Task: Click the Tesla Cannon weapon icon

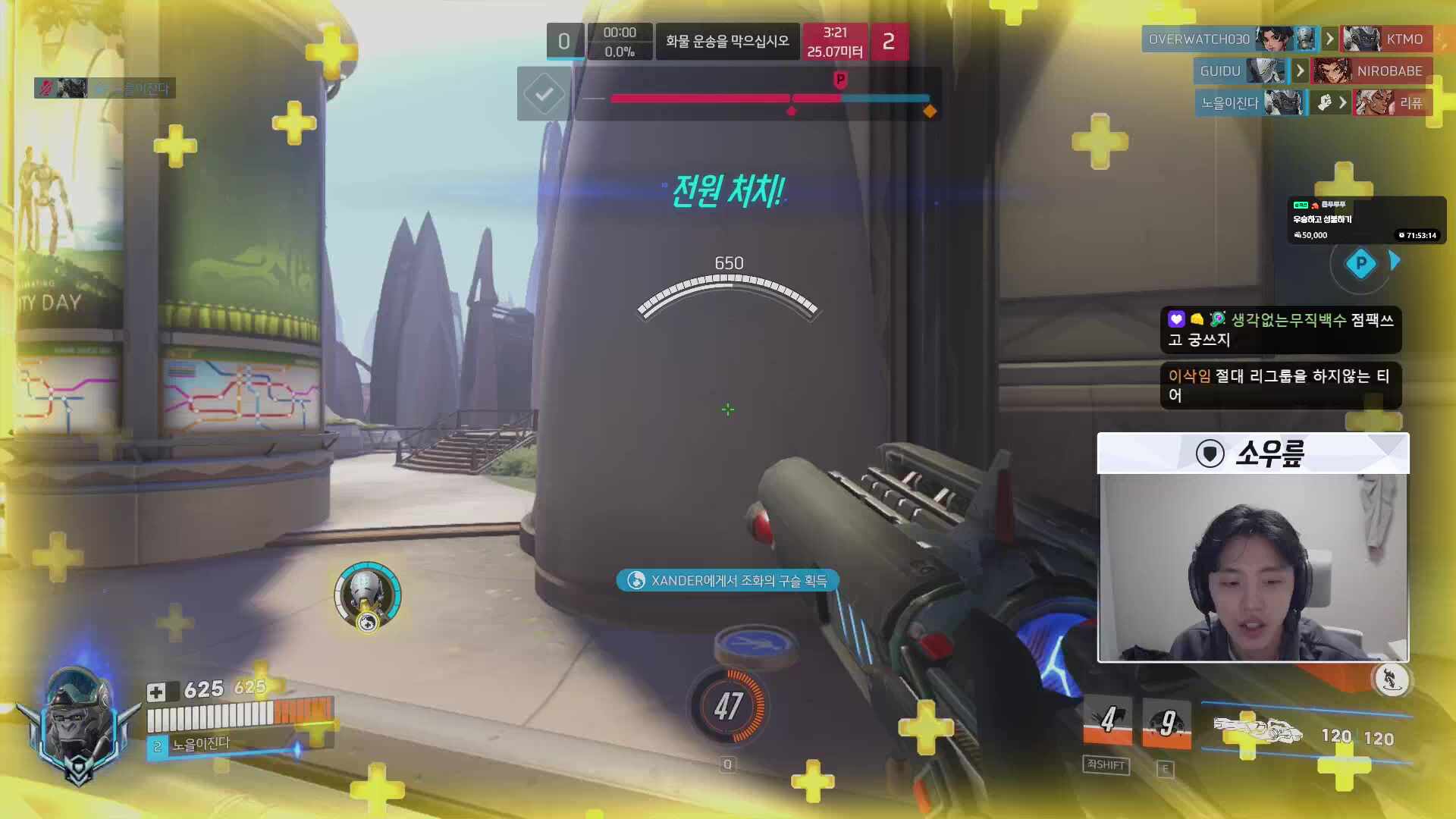Action: pos(1258,731)
